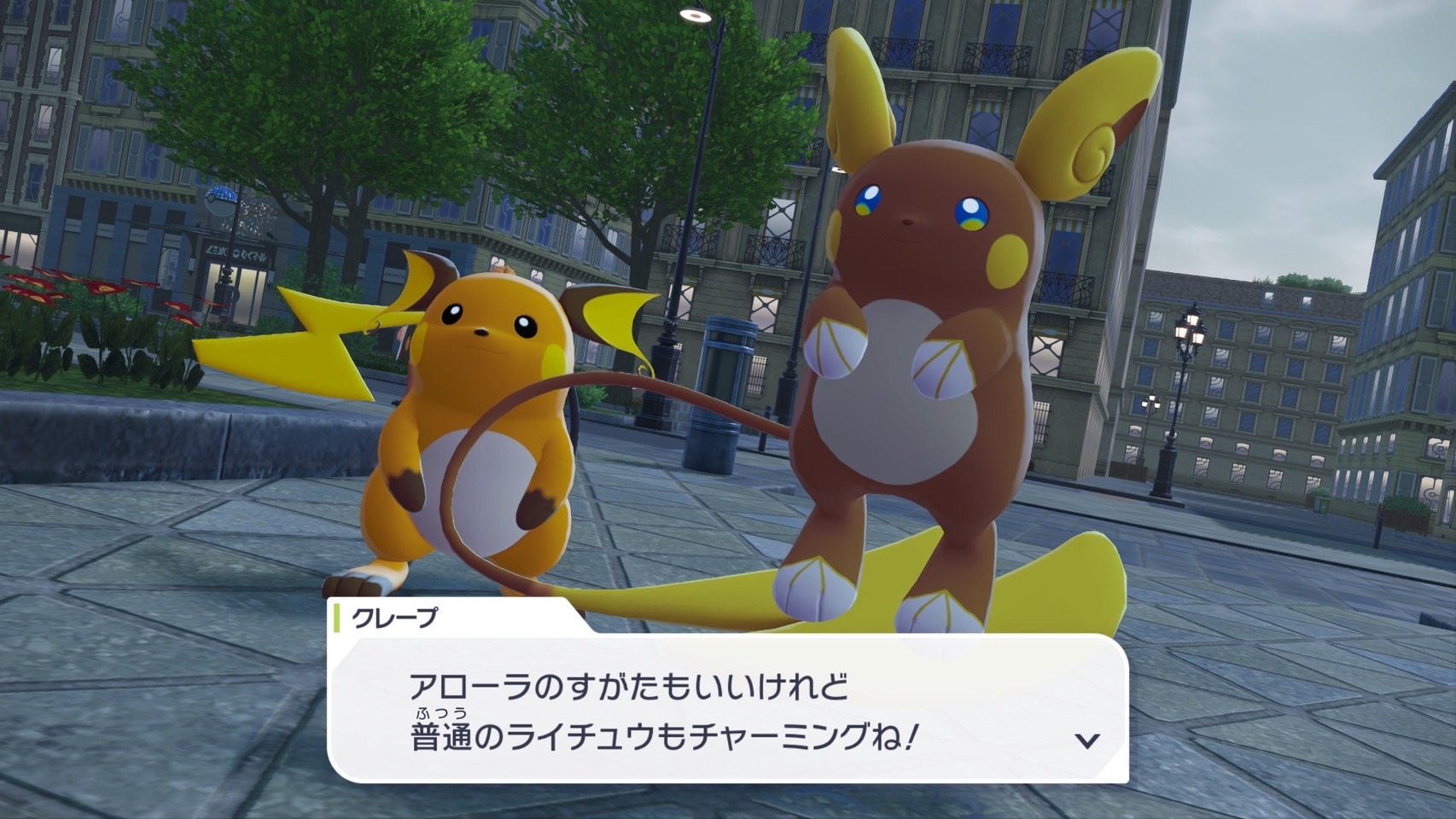
Task: Click the Poké Ball shop sign
Action: [x=219, y=198]
